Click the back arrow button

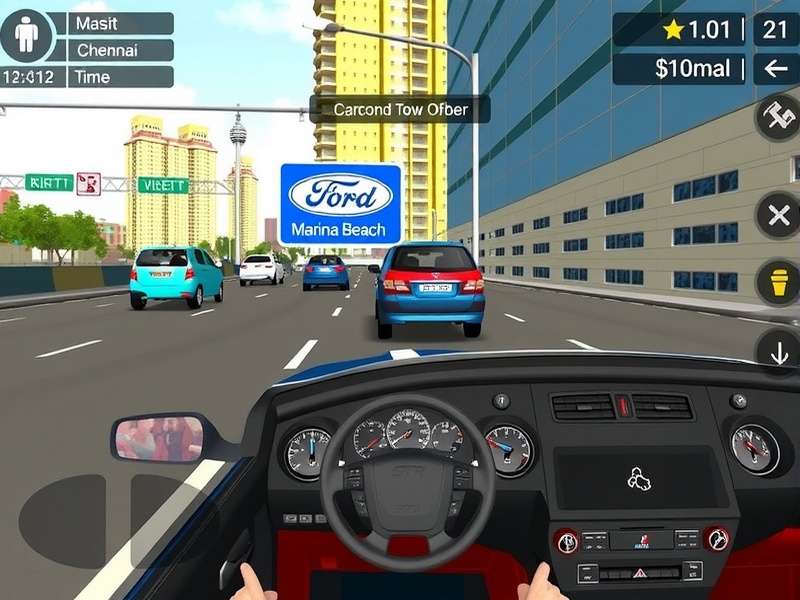[x=775, y=68]
